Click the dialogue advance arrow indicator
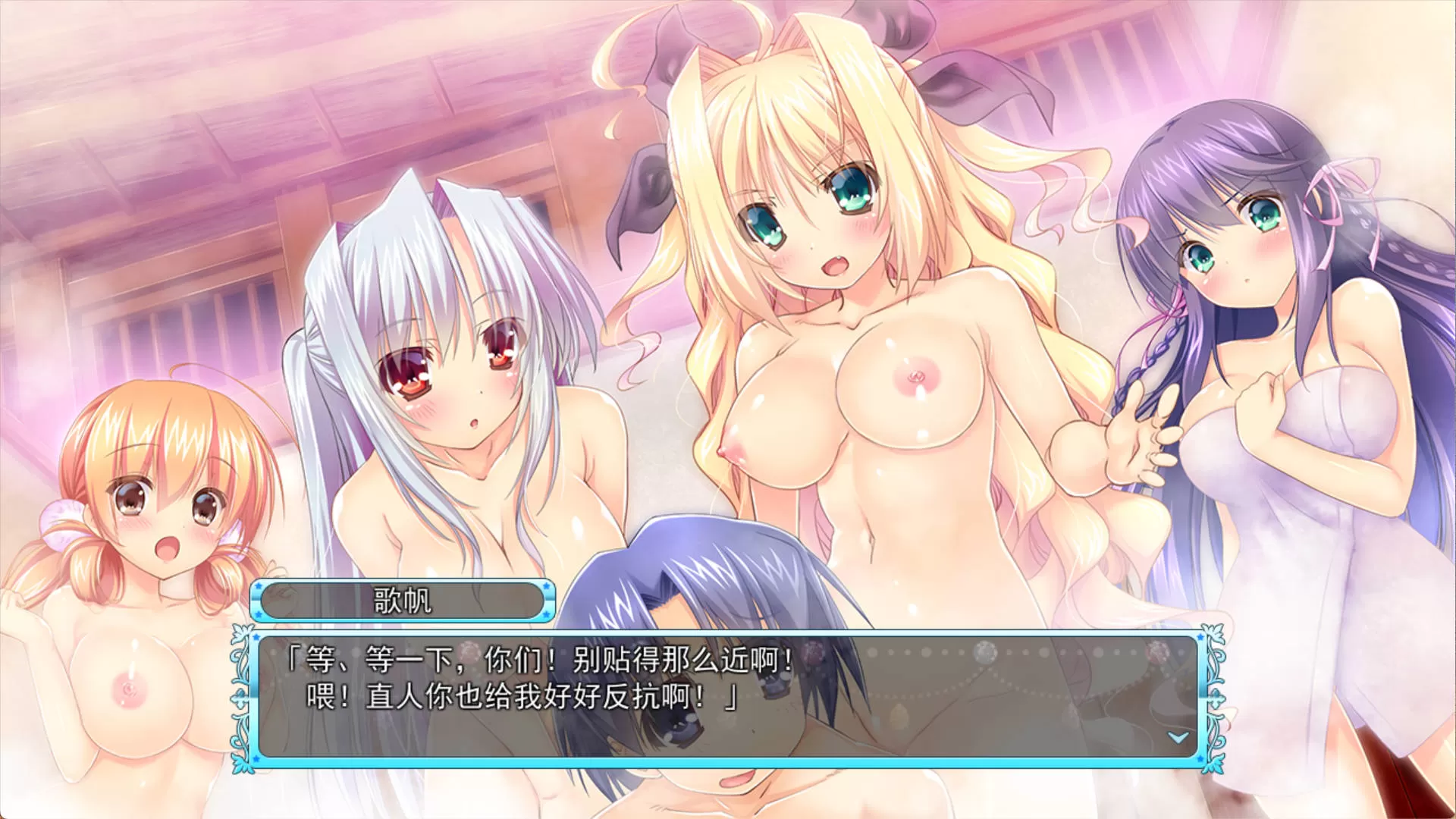The image size is (1456, 819). point(1178,736)
